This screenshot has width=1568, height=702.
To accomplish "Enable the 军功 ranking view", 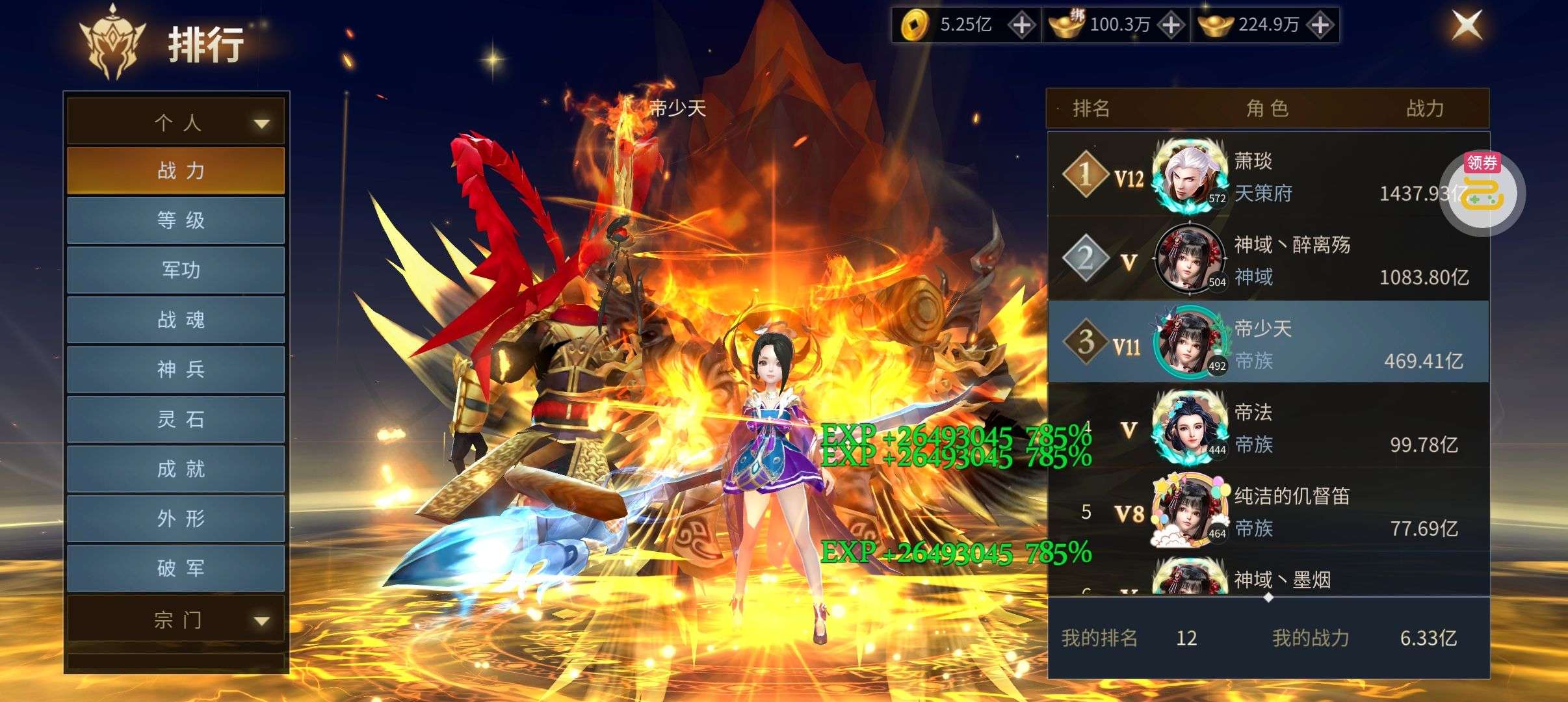I will (176, 270).
